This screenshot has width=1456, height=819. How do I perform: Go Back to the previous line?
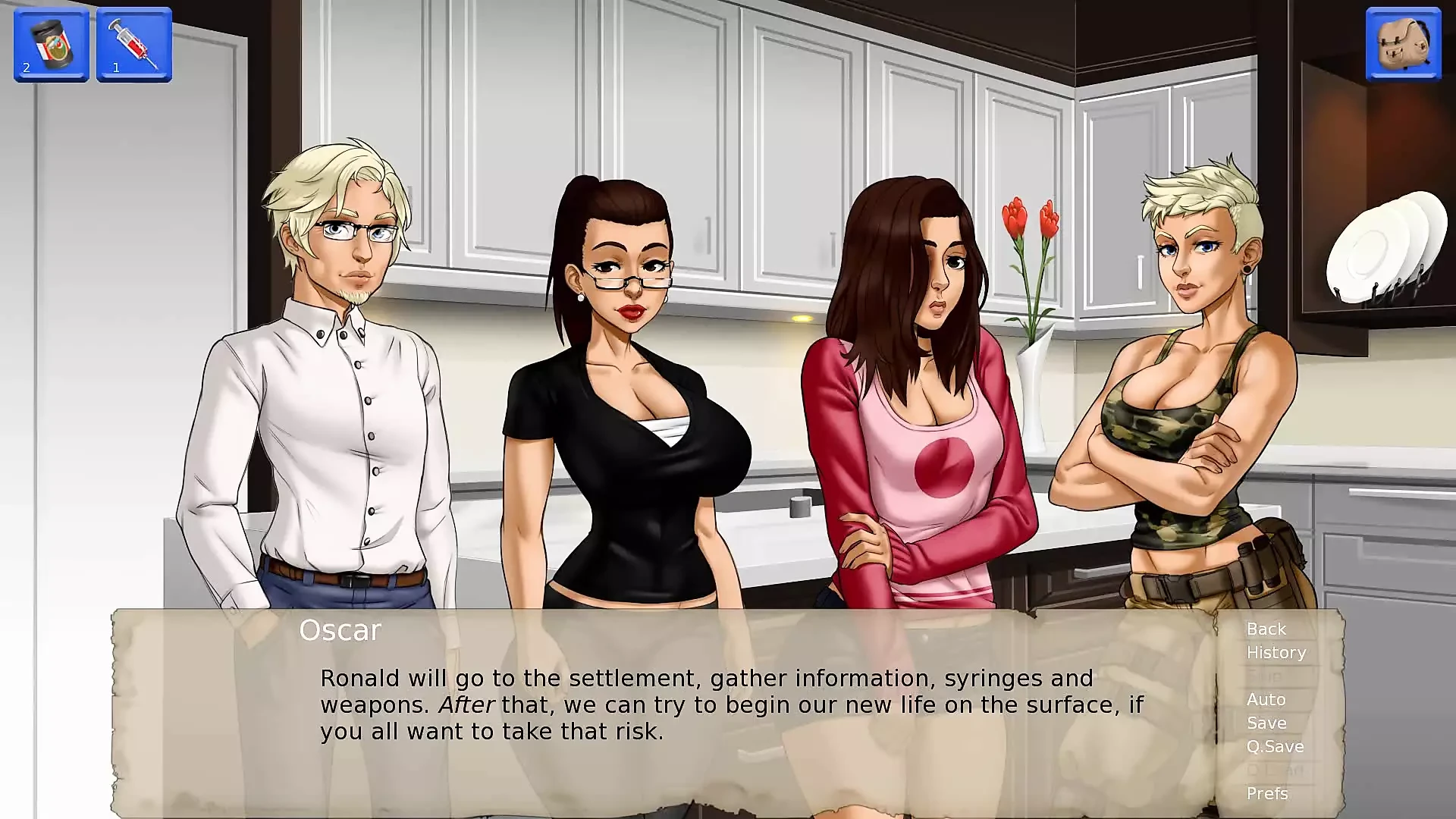(x=1266, y=629)
